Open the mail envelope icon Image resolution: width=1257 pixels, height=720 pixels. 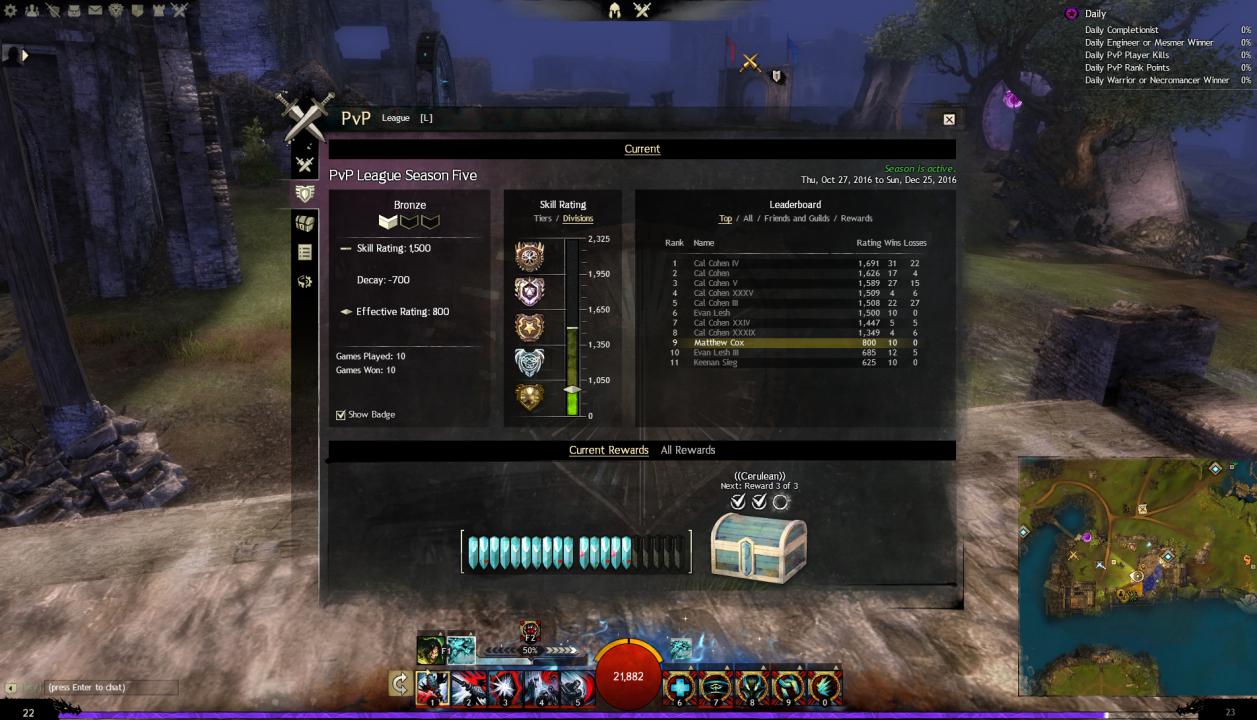coord(95,11)
